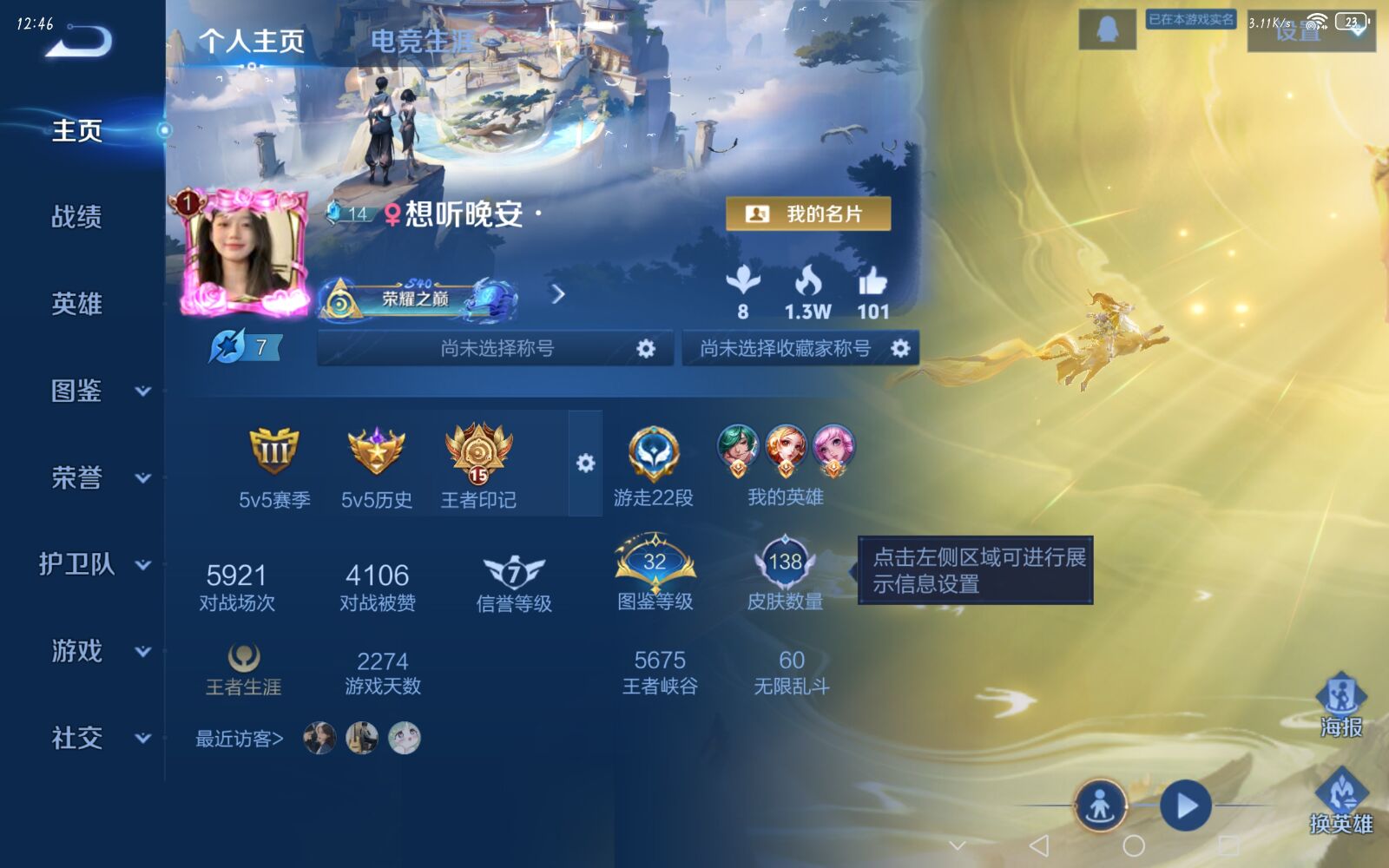Expand the 图鉴 sidebar section

pos(82,392)
